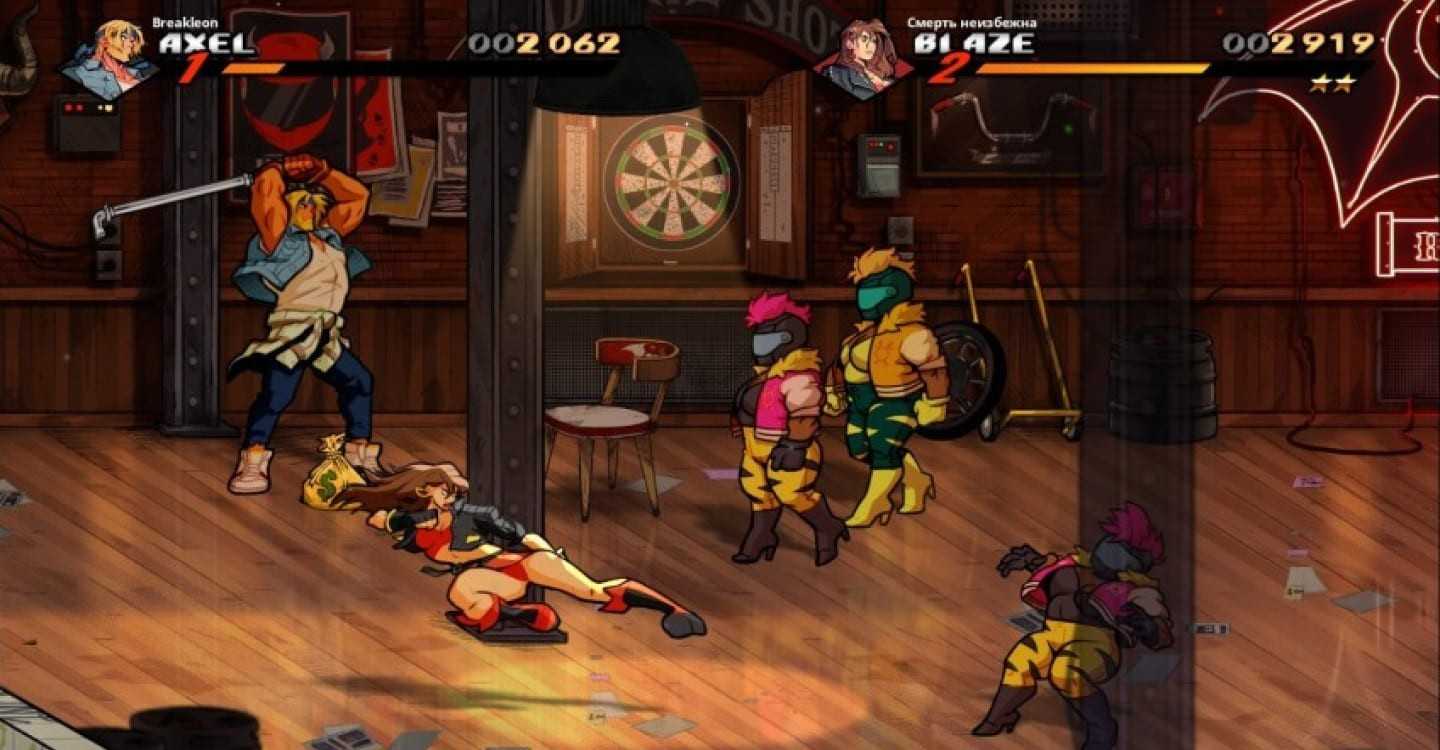Click Axel's player one portrait
The image size is (1440, 750).
[110, 58]
